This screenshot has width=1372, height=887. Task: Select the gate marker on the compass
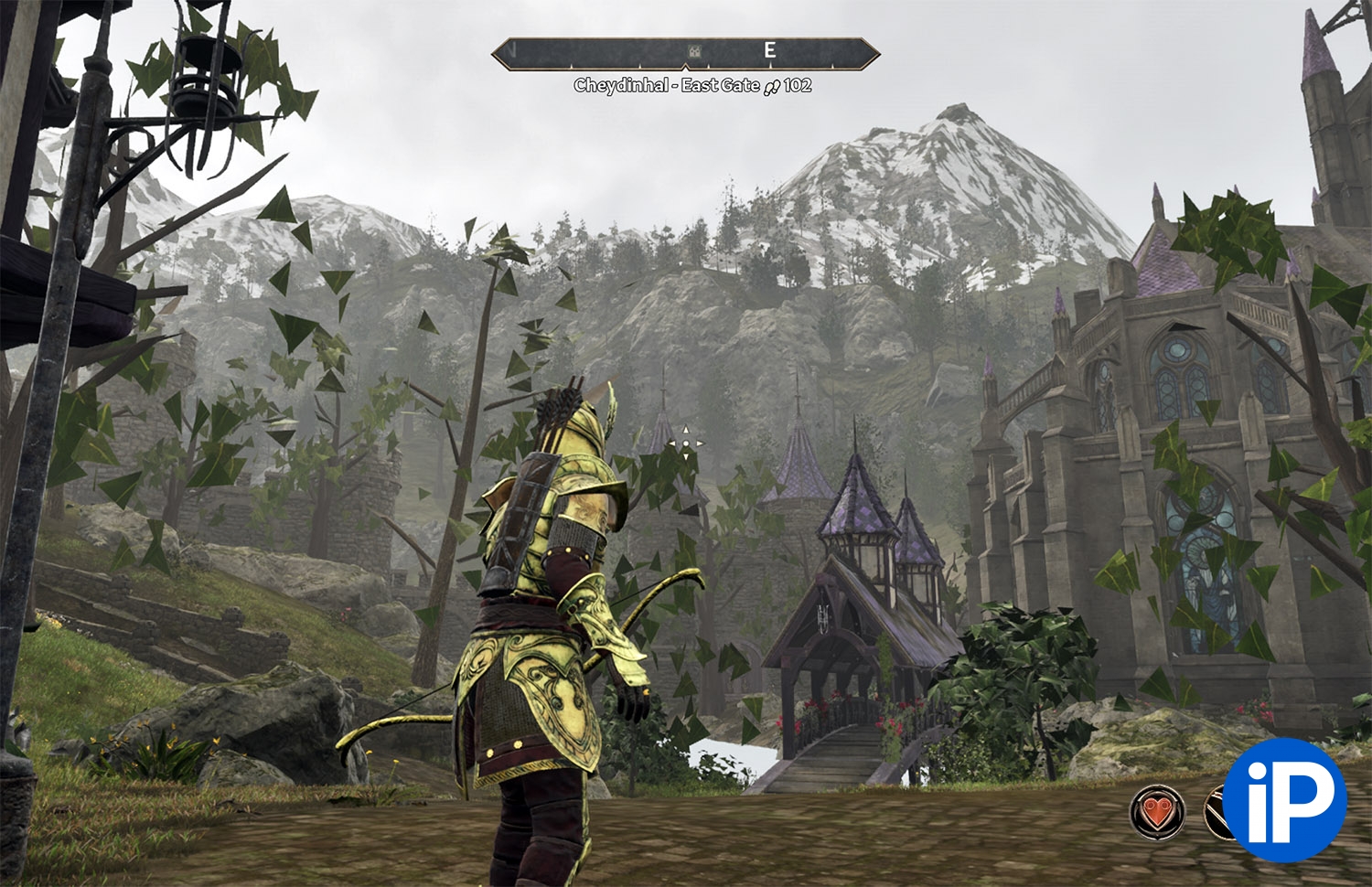(694, 51)
